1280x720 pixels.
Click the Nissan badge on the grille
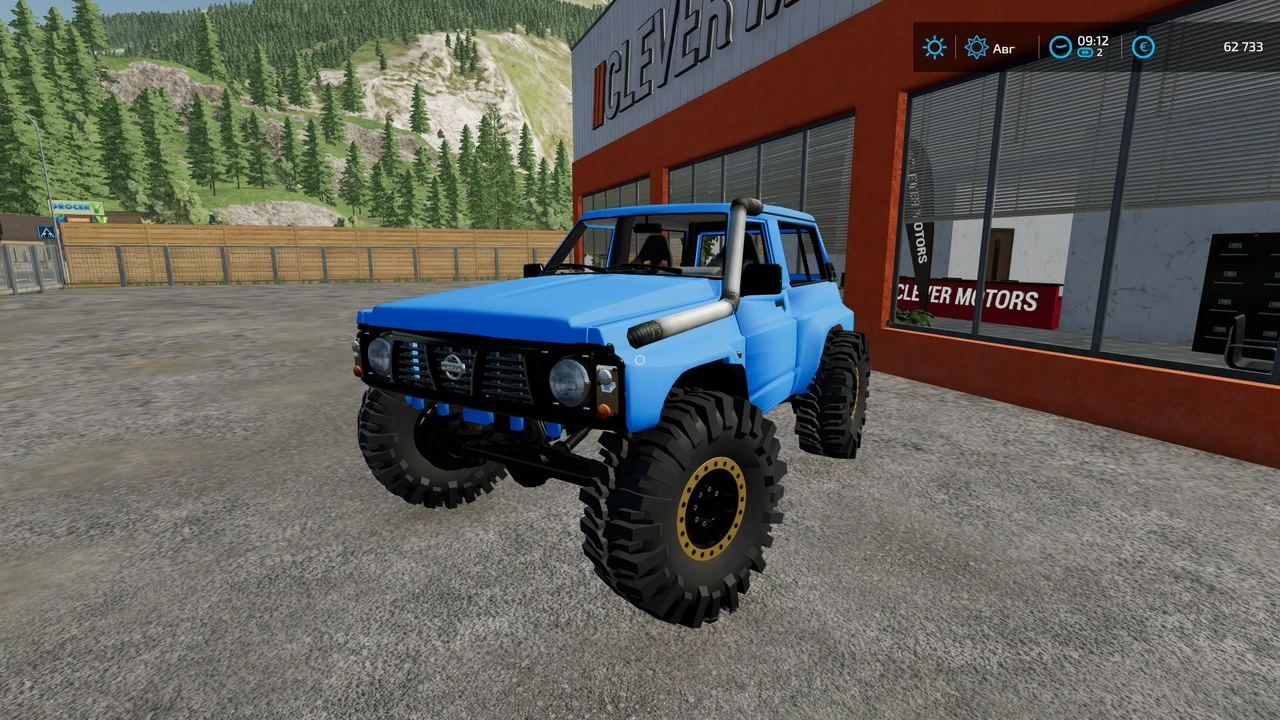pyautogui.click(x=451, y=366)
